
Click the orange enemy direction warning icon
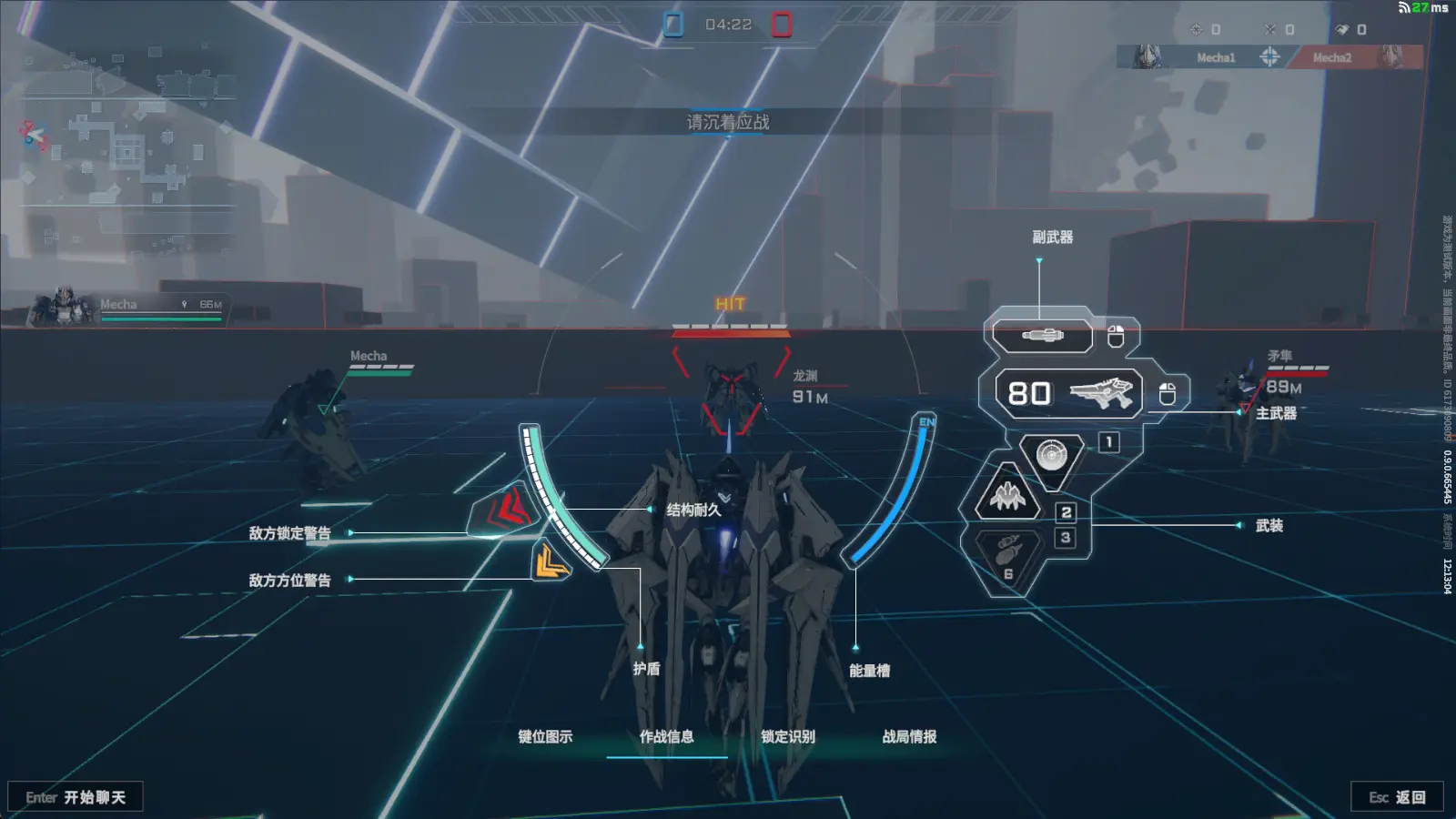(551, 561)
